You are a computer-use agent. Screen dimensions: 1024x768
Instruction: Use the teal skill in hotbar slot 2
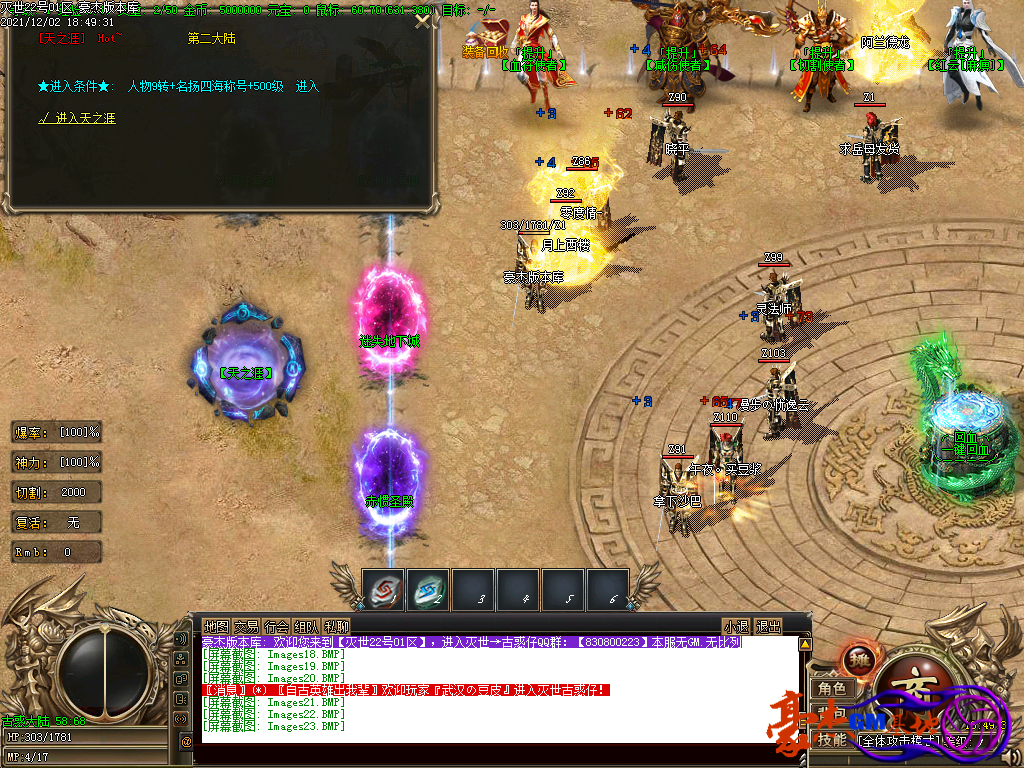[x=429, y=589]
